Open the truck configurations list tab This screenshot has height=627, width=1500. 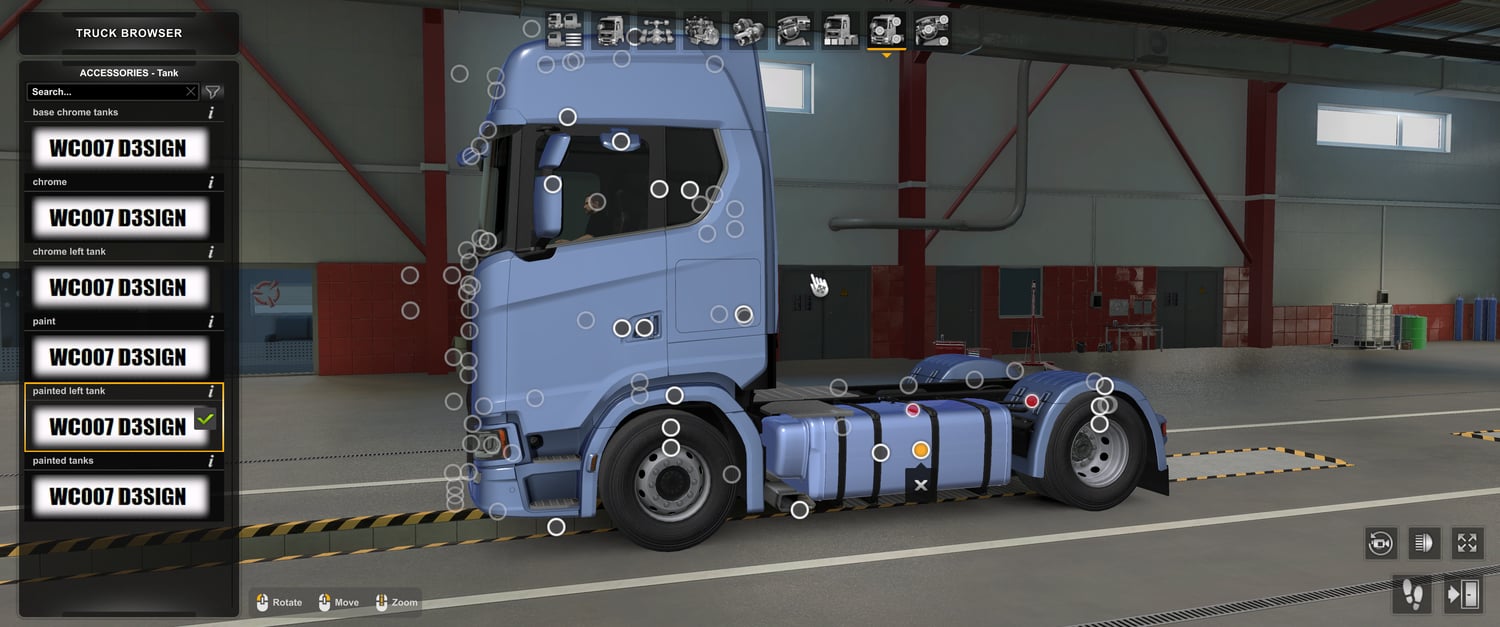point(565,31)
